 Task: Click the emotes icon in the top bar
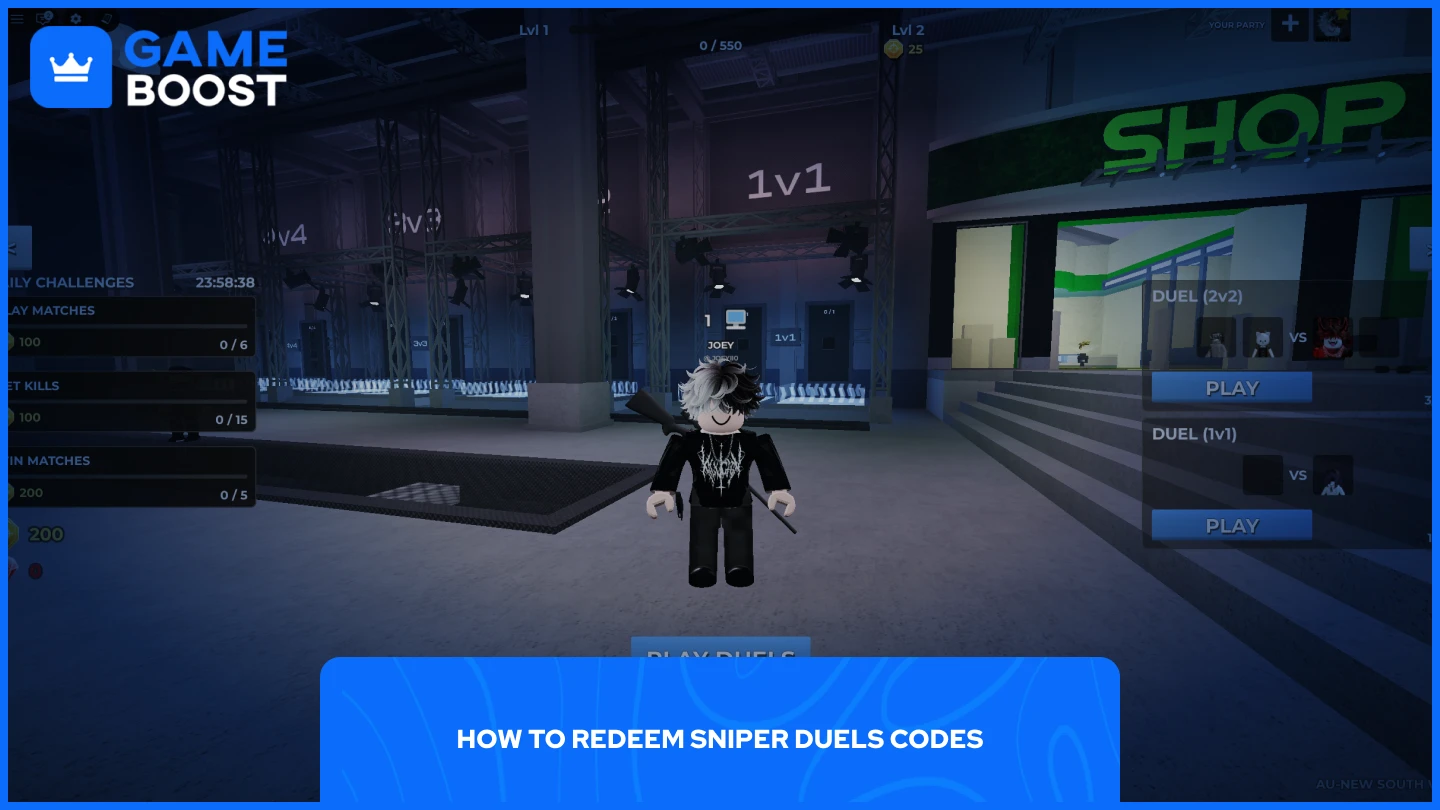pos(106,18)
